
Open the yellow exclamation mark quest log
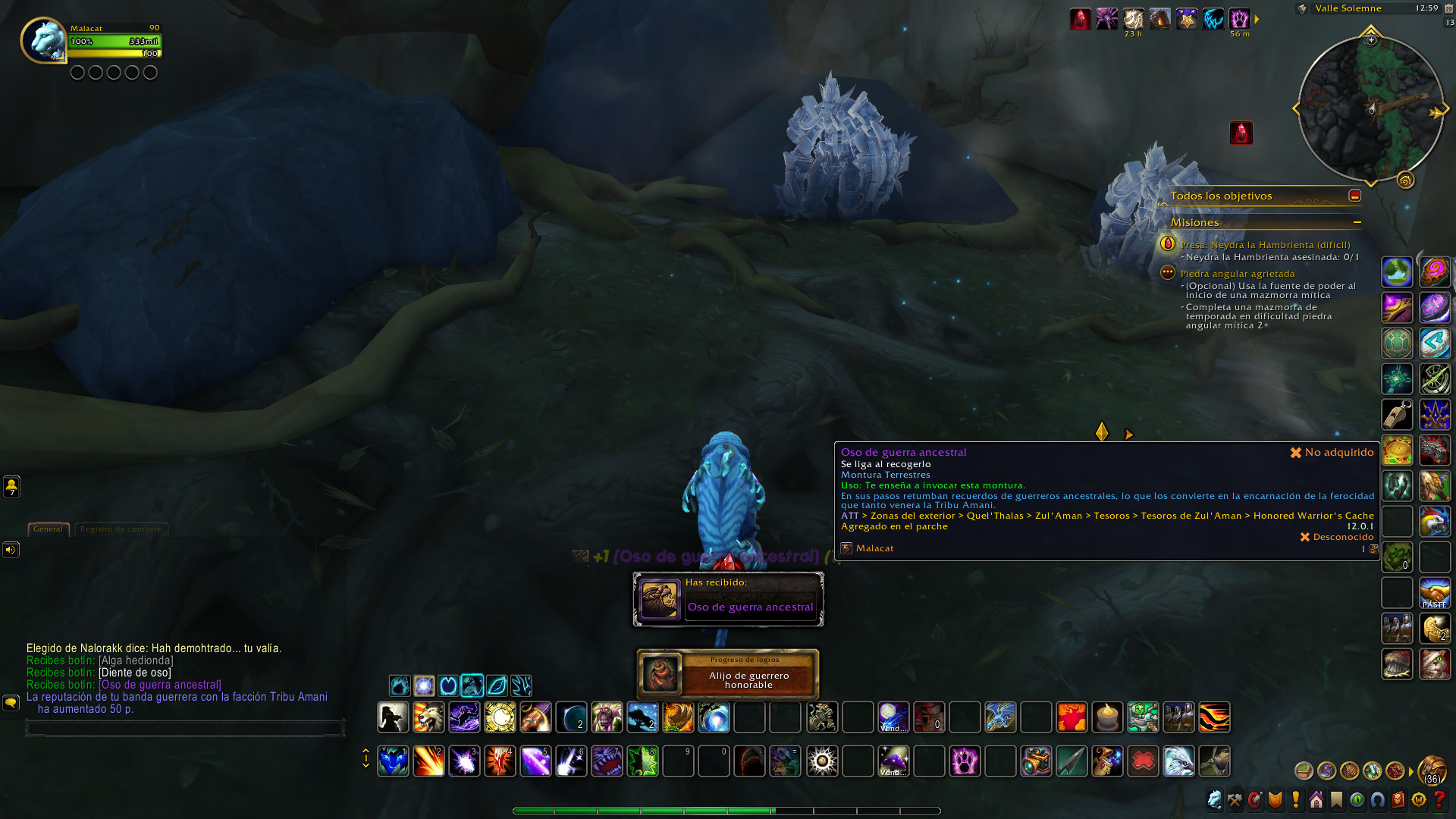[x=1295, y=799]
